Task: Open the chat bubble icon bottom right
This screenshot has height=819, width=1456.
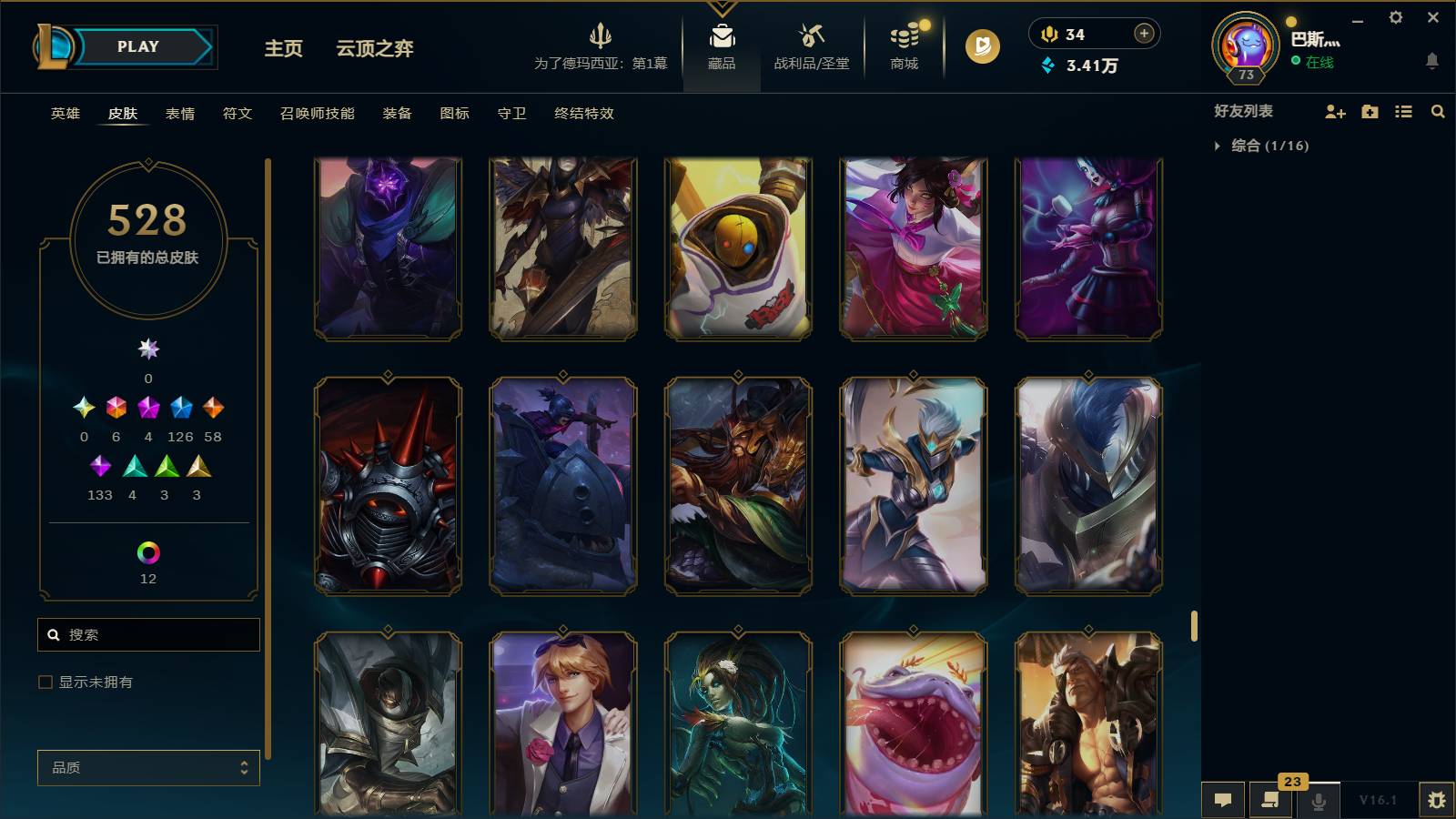Action: pyautogui.click(x=1223, y=800)
